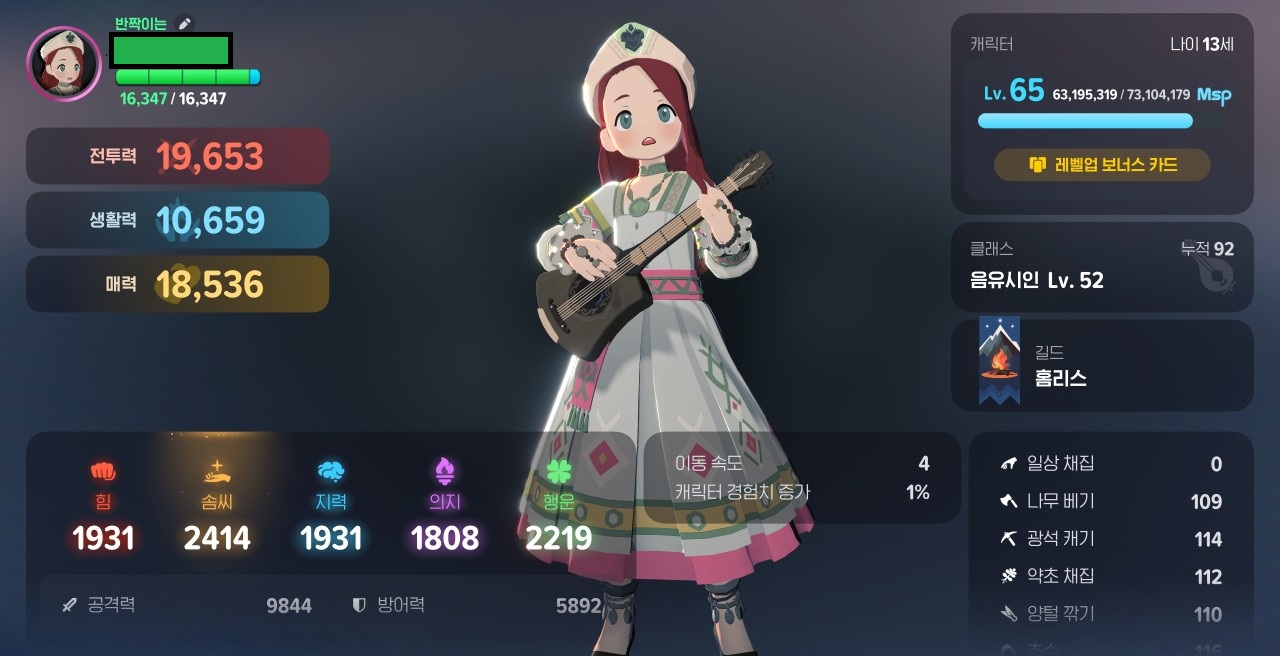Select the 양털 깎기 skill row
This screenshot has width=1280, height=656.
click(1110, 614)
